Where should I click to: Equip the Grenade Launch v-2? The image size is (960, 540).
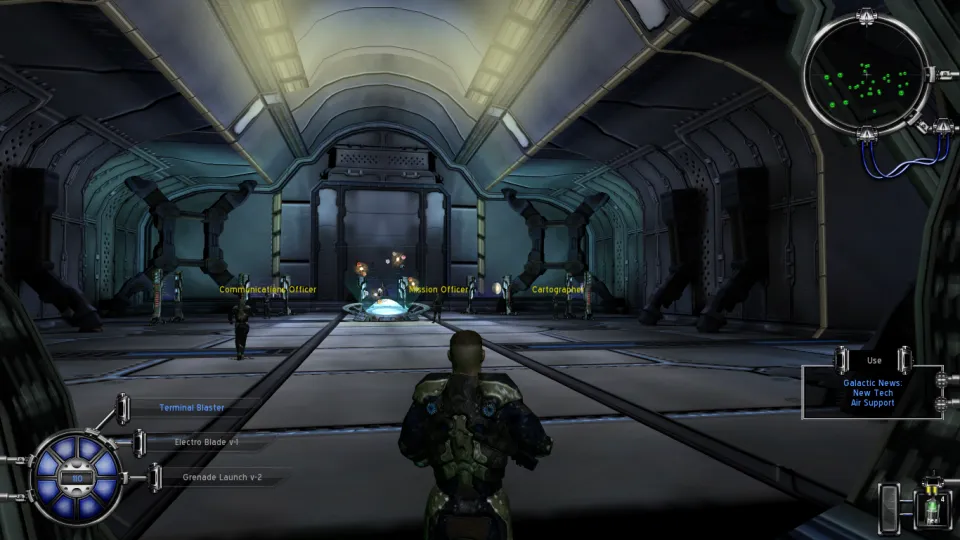point(224,477)
